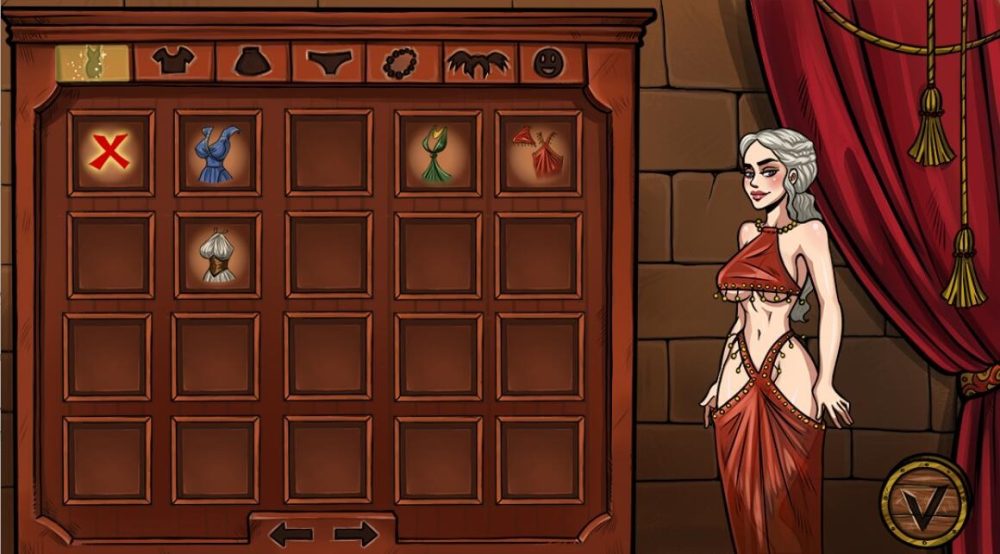The height and width of the screenshot is (554, 1000).
Task: Switch to the necklace accessories tab
Action: point(402,62)
